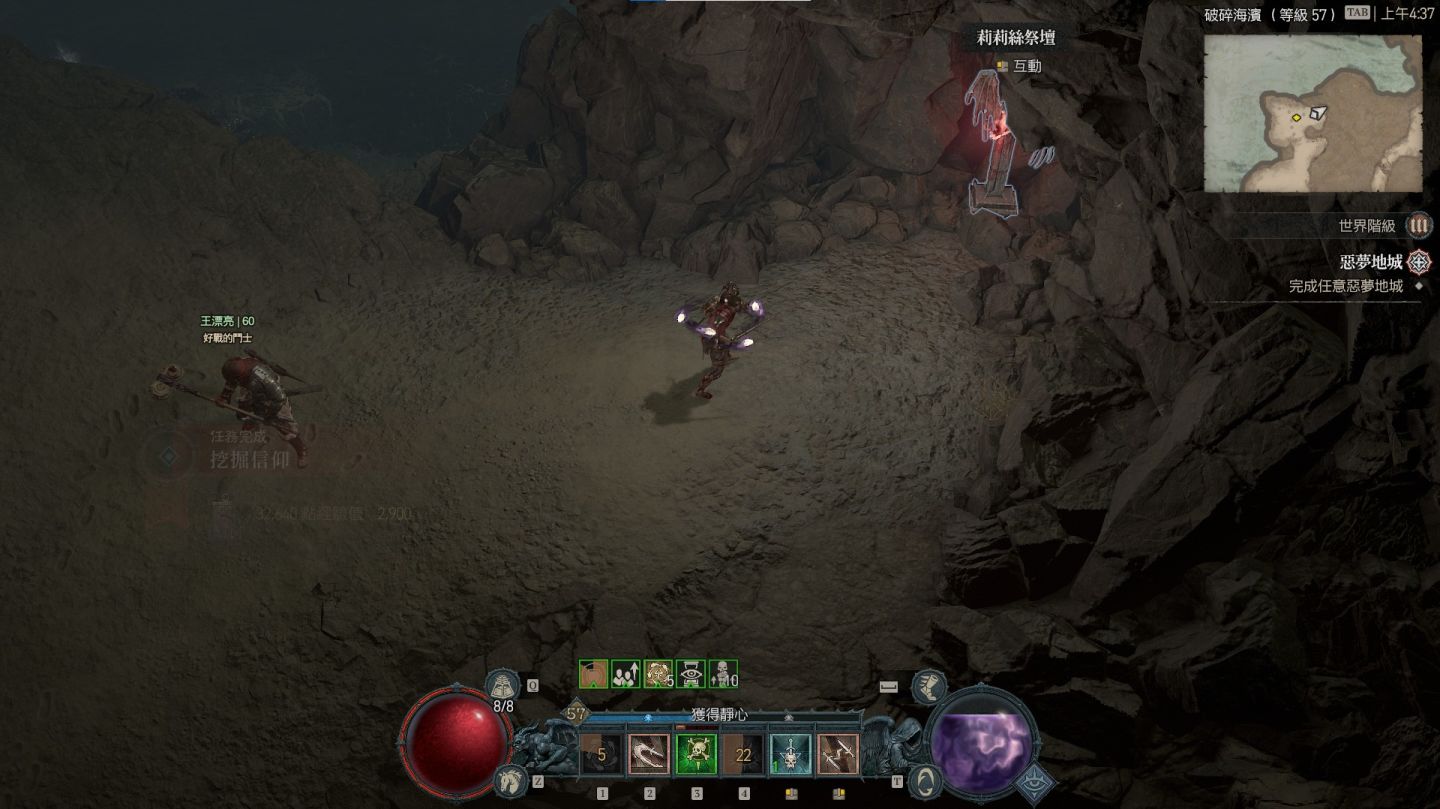Trigger the teal skull-and-sword skill
Image resolution: width=1440 pixels, height=809 pixels.
coord(791,755)
